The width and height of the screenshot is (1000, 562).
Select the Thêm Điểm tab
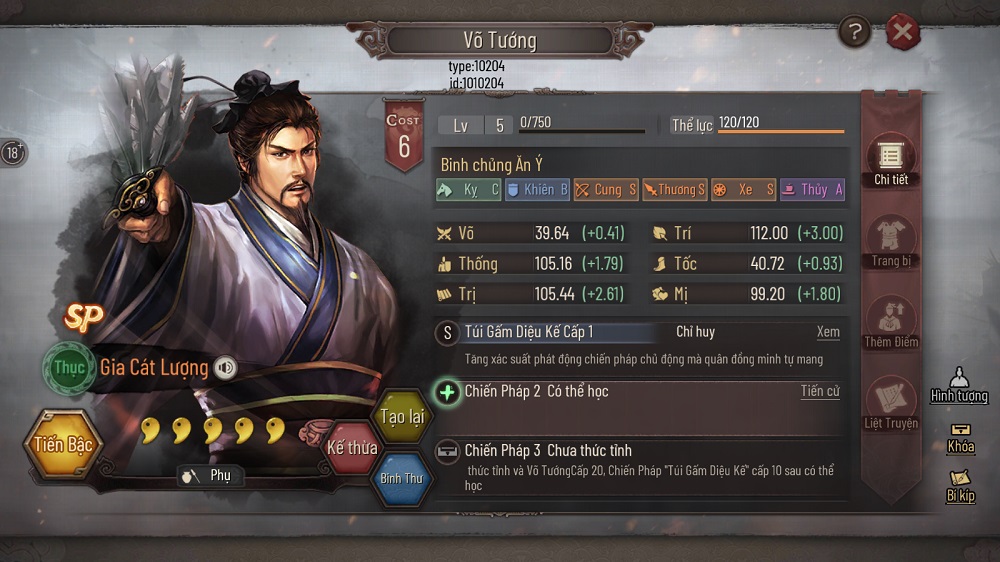click(890, 322)
